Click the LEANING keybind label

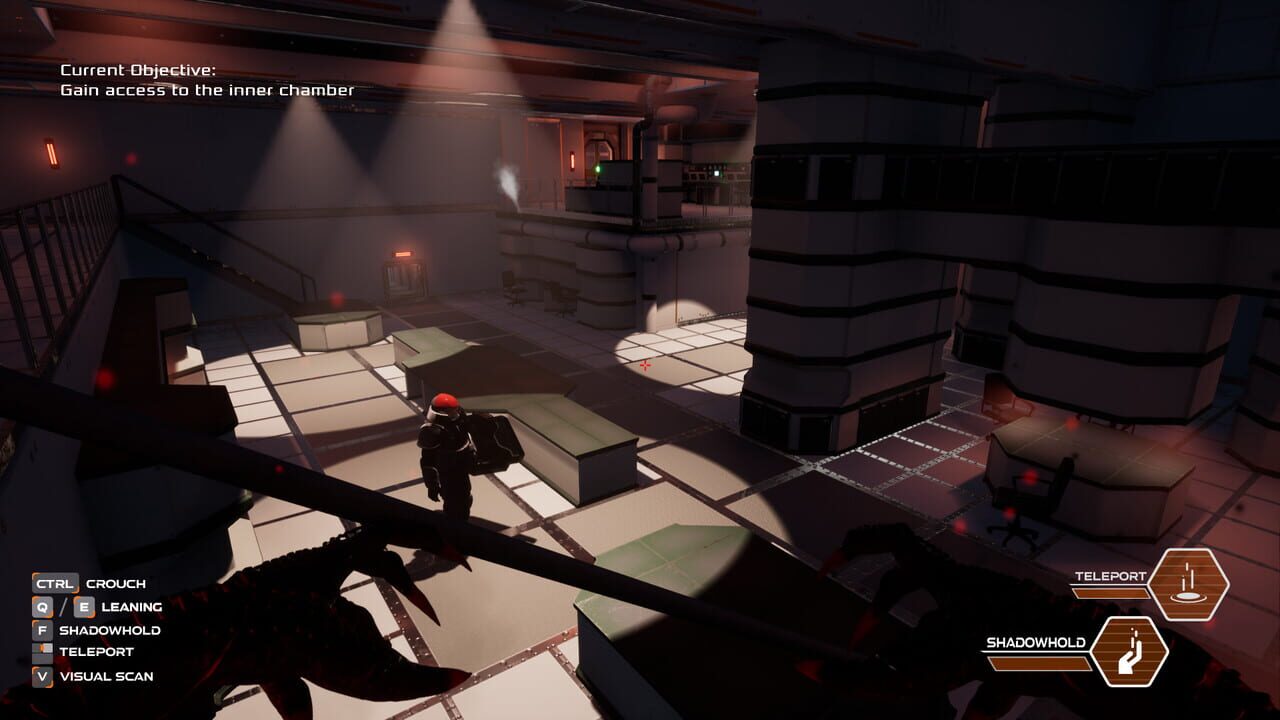pyautogui.click(x=131, y=607)
